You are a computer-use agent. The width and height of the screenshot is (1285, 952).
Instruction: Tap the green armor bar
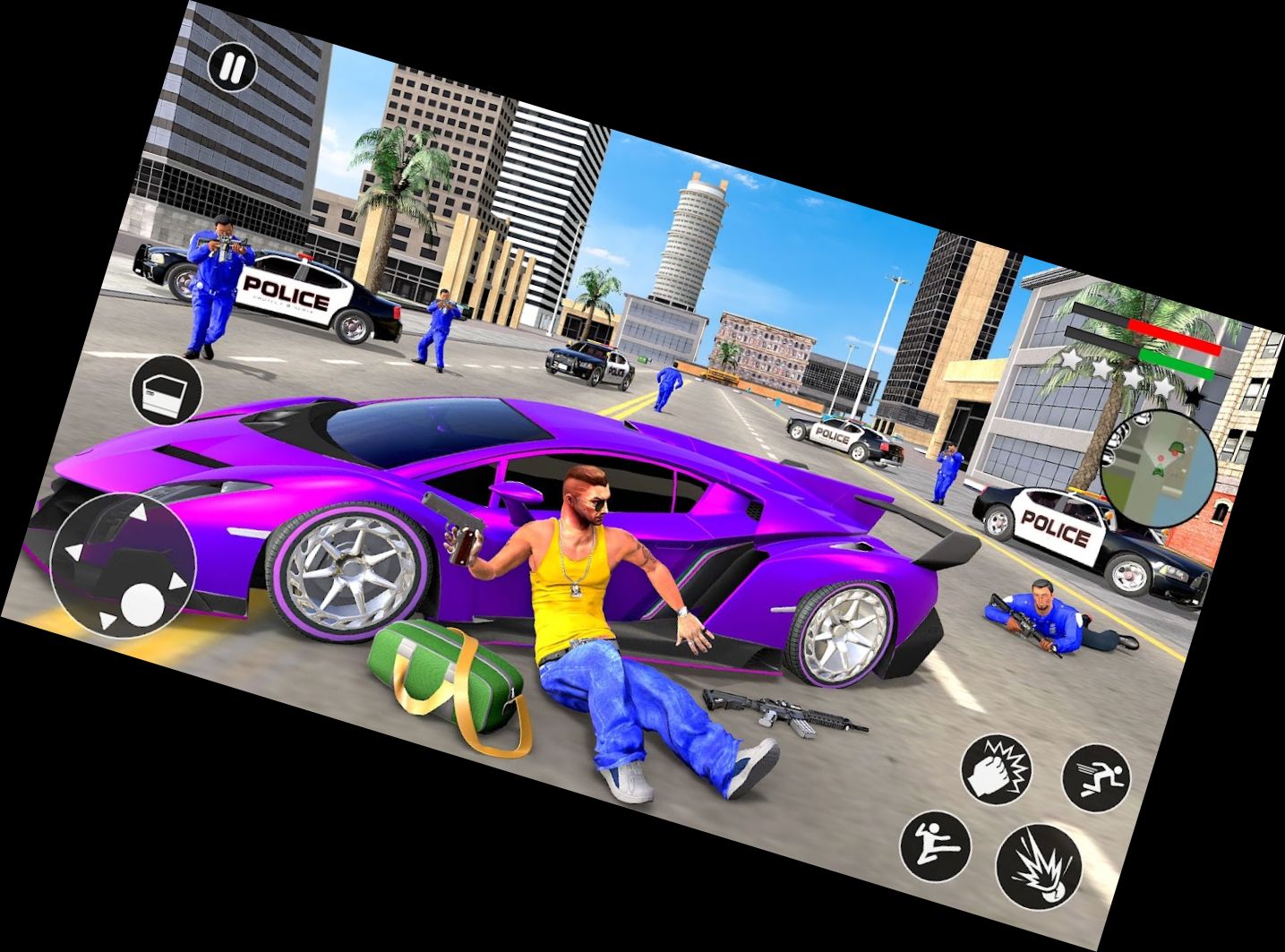(x=1175, y=365)
